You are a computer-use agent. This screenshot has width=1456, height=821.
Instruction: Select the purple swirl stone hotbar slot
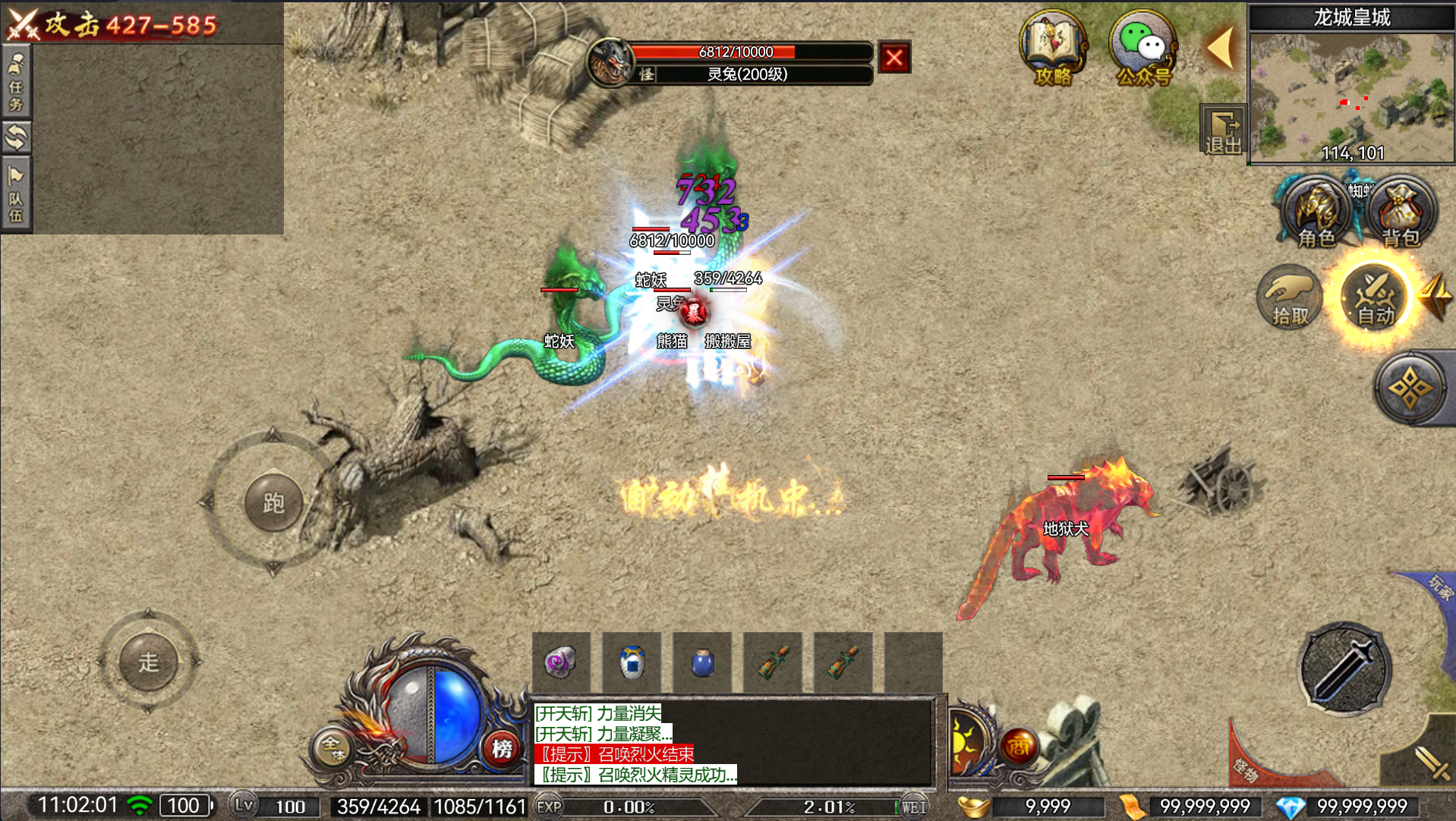pos(561,662)
